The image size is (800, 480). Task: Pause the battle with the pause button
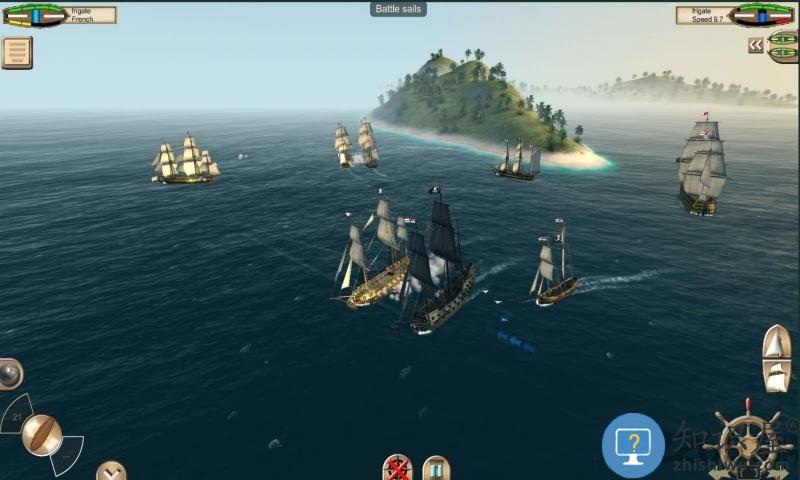[x=435, y=468]
